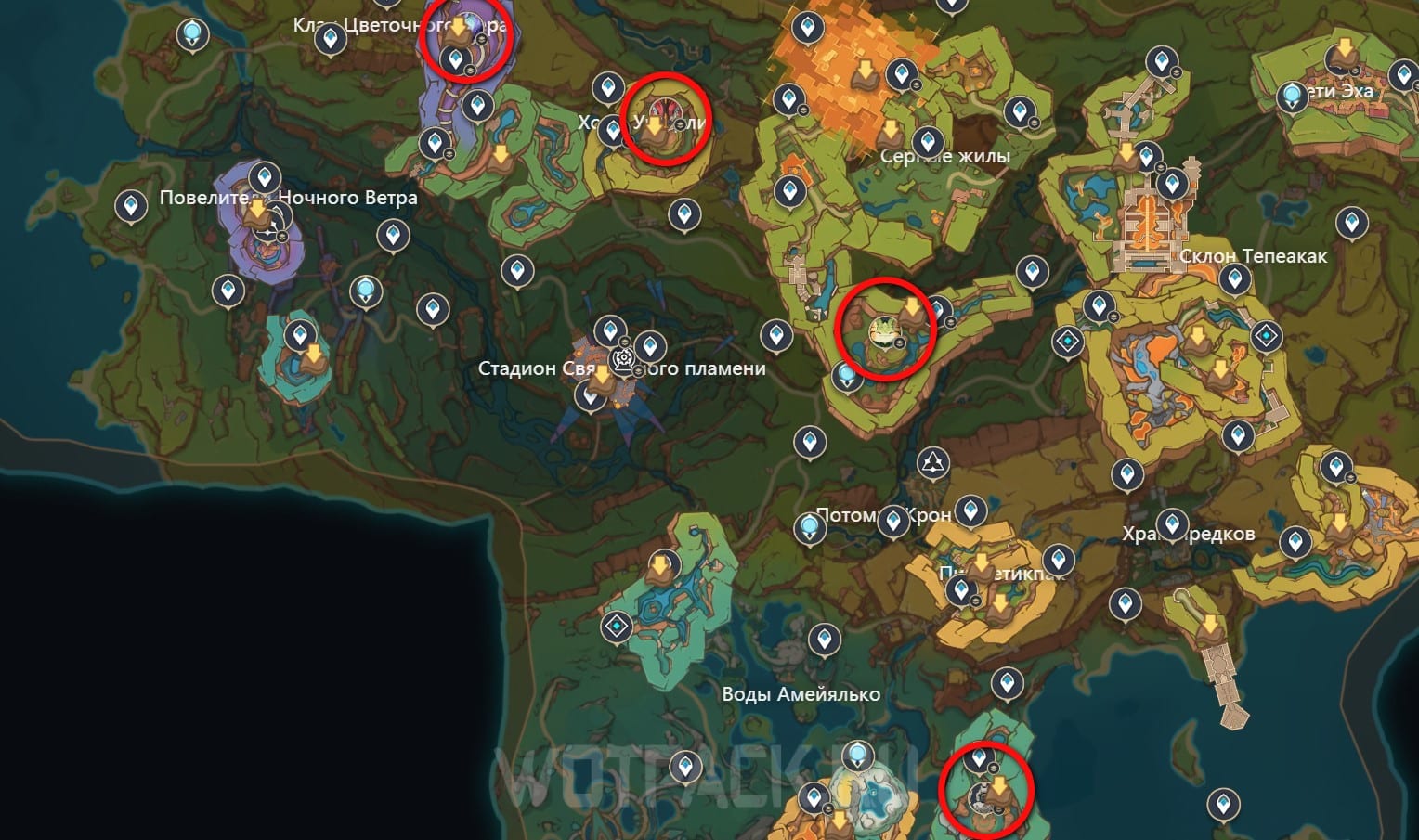This screenshot has width=1419, height=840.
Task: Click the yellow chest arrow marker at Пиметикпан
Action: (x=983, y=562)
